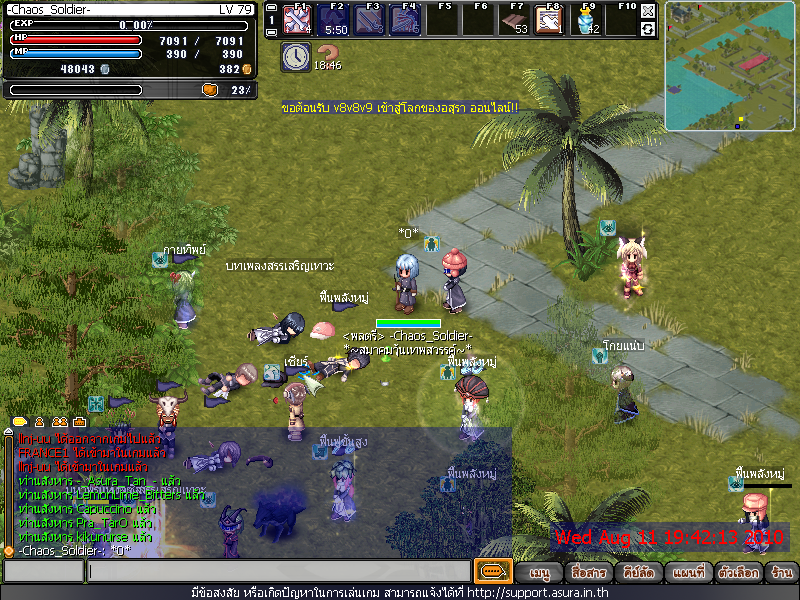The width and height of the screenshot is (800, 600).
Task: Click the clock status icon
Action: coord(295,57)
